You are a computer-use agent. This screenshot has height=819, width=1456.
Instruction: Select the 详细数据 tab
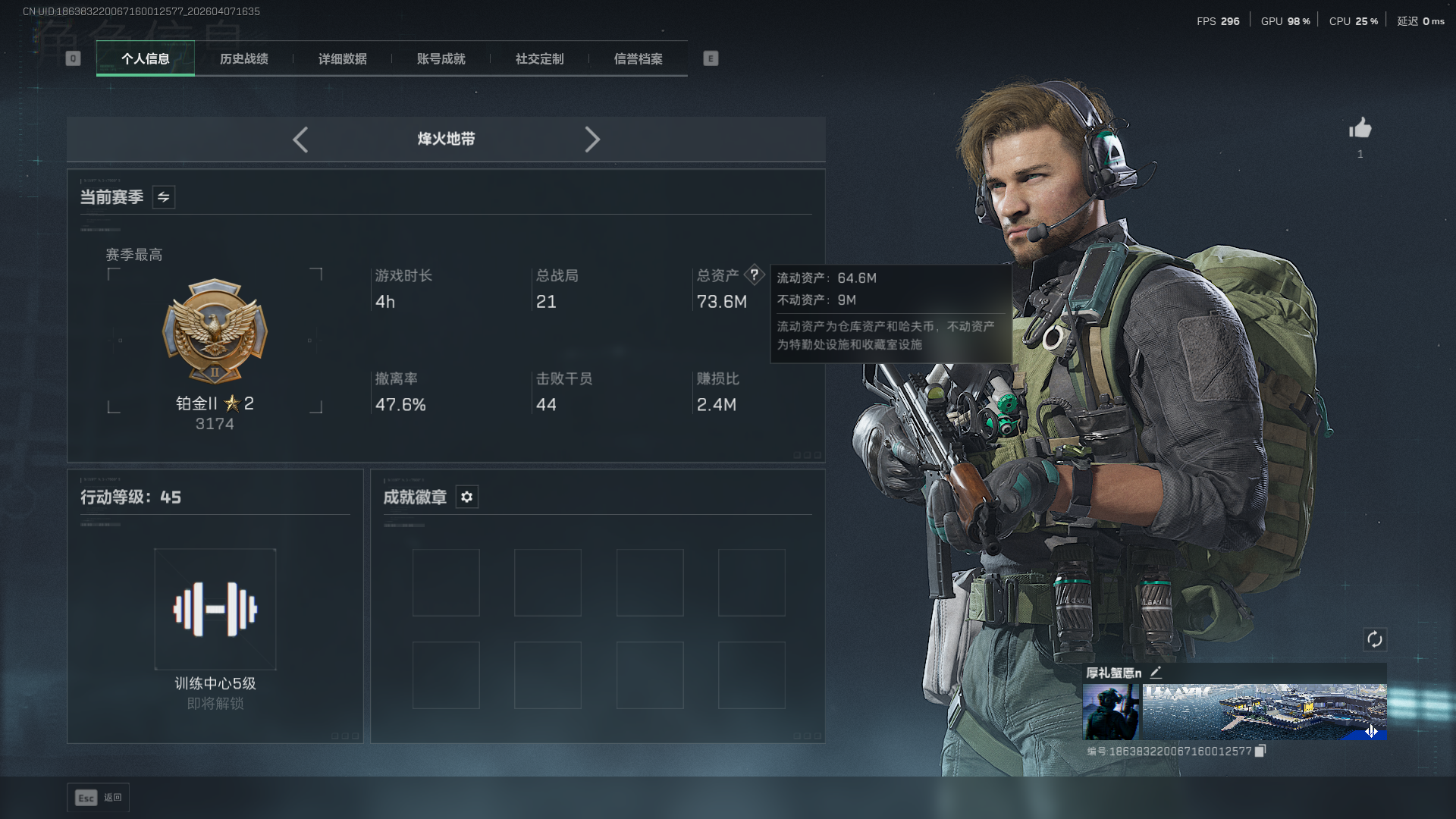click(x=342, y=58)
